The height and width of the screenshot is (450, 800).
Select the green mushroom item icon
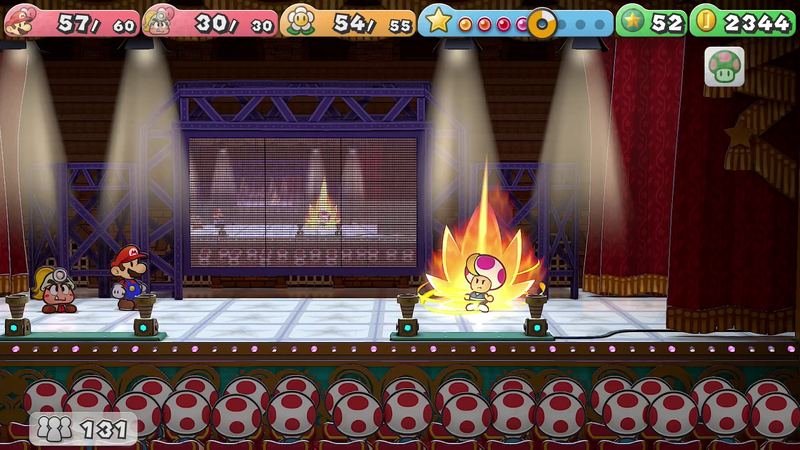point(723,66)
